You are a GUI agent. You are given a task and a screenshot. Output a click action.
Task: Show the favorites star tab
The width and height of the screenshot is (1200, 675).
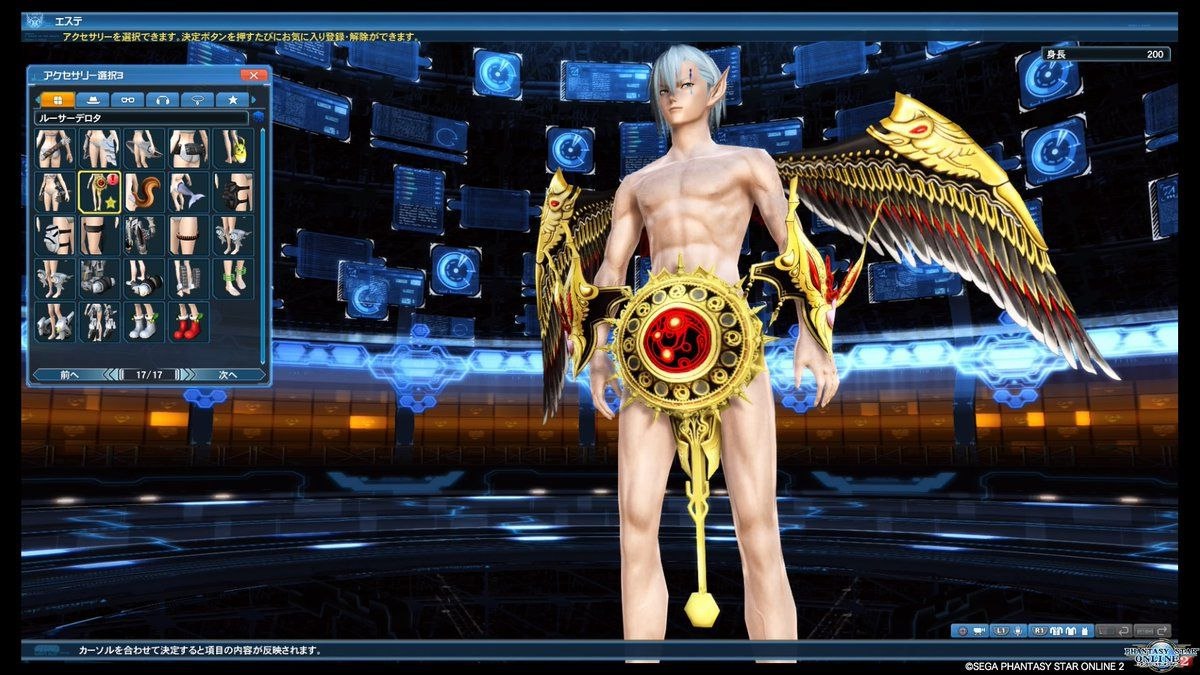coord(232,100)
